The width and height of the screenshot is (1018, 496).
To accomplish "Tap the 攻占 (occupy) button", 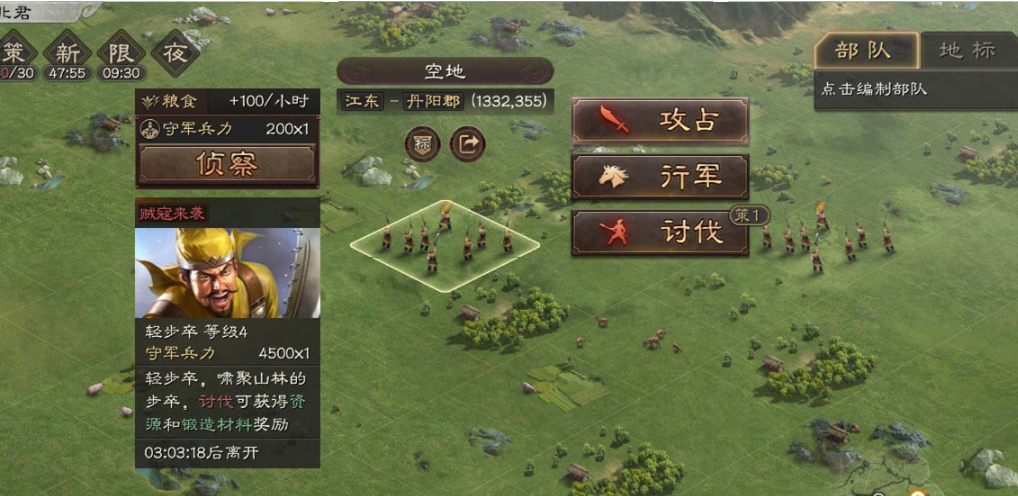I will pos(660,121).
